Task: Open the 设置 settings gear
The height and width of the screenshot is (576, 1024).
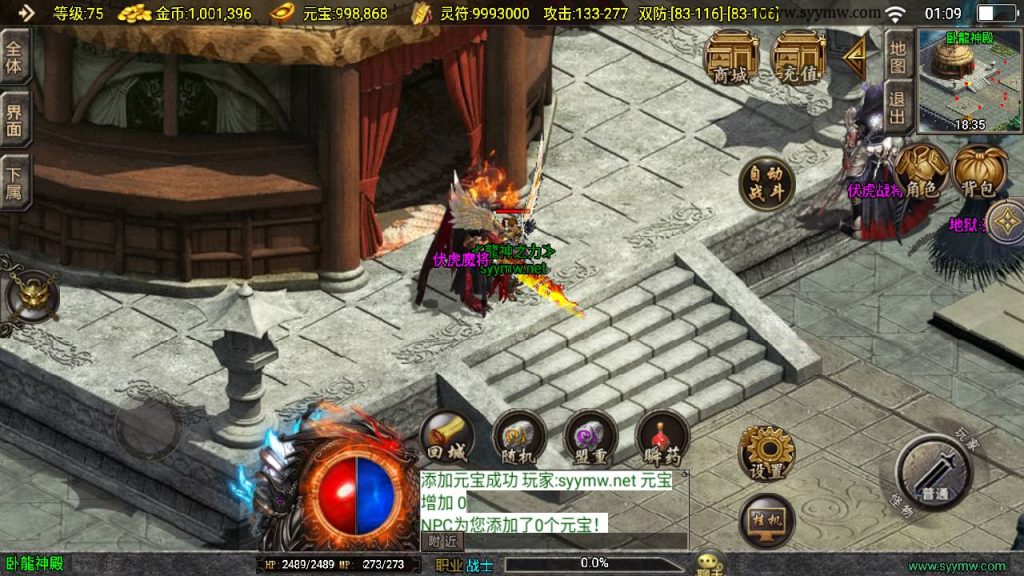Action: [767, 453]
